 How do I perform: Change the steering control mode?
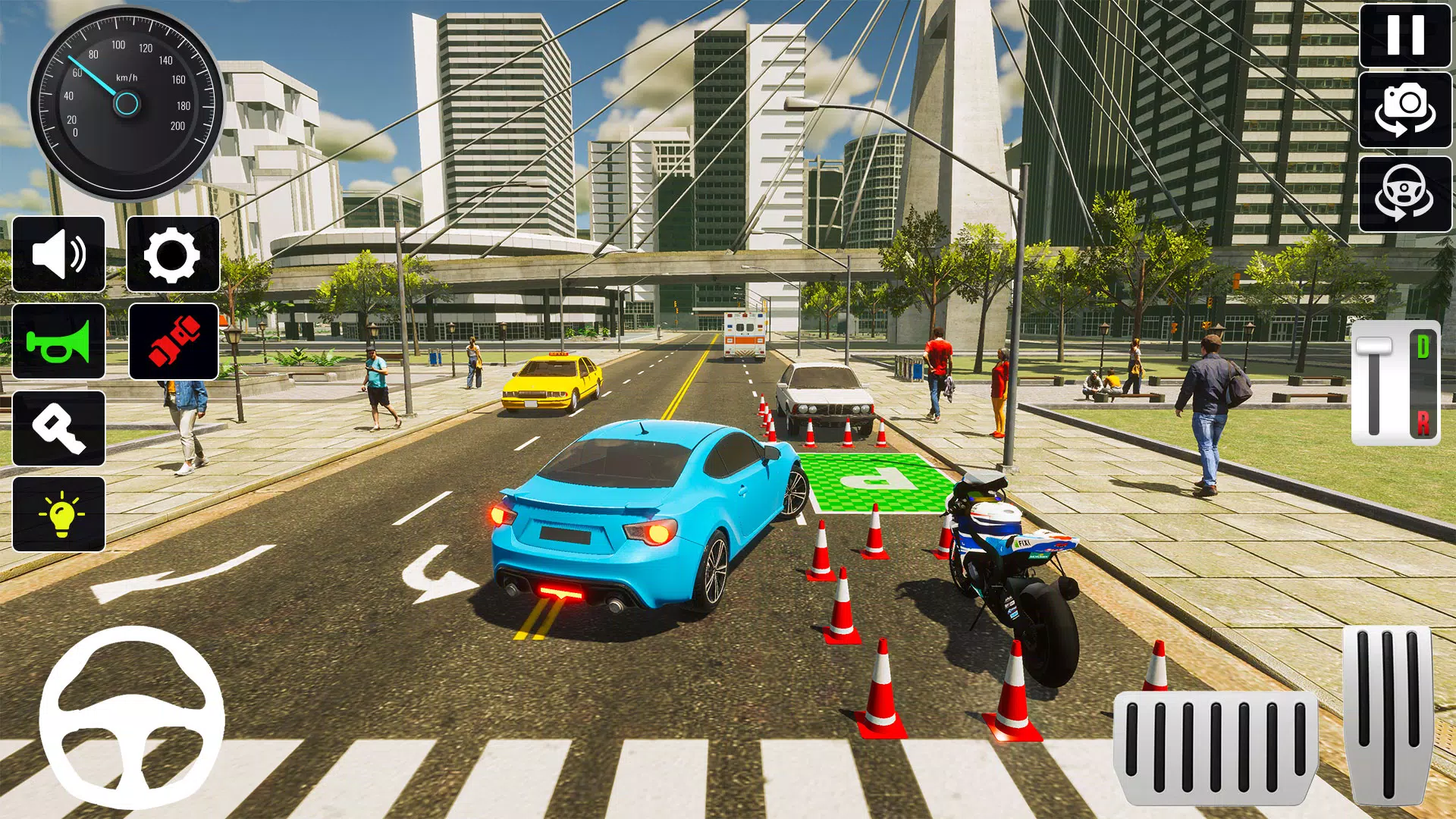click(1405, 193)
